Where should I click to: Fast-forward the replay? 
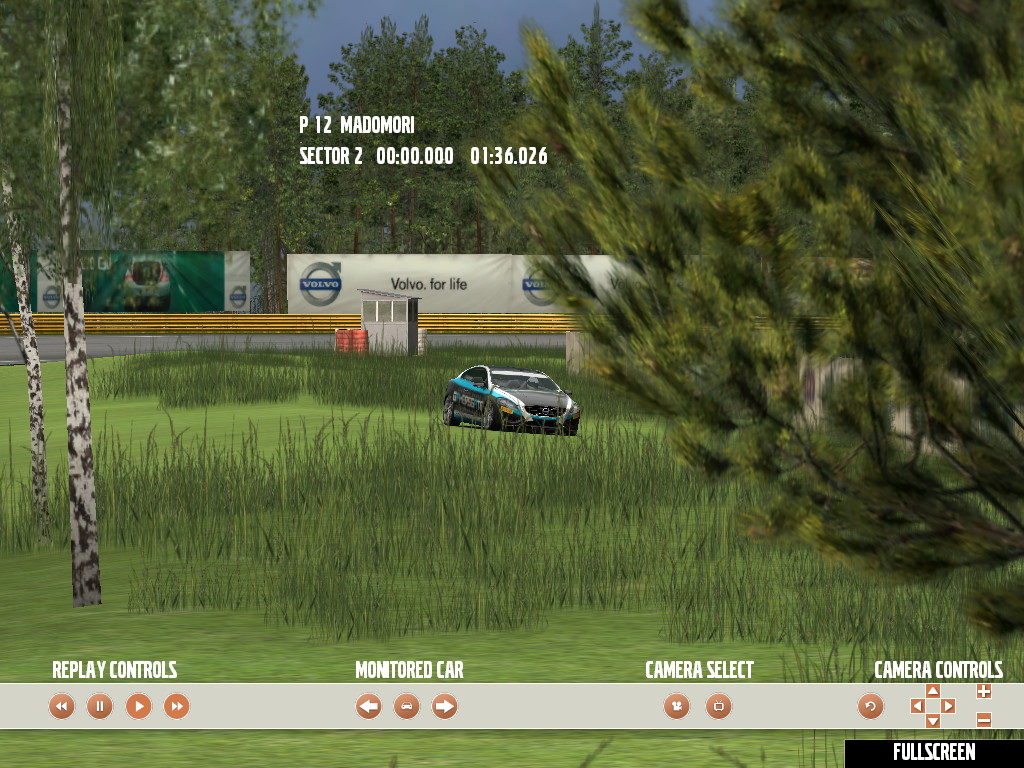click(x=176, y=707)
